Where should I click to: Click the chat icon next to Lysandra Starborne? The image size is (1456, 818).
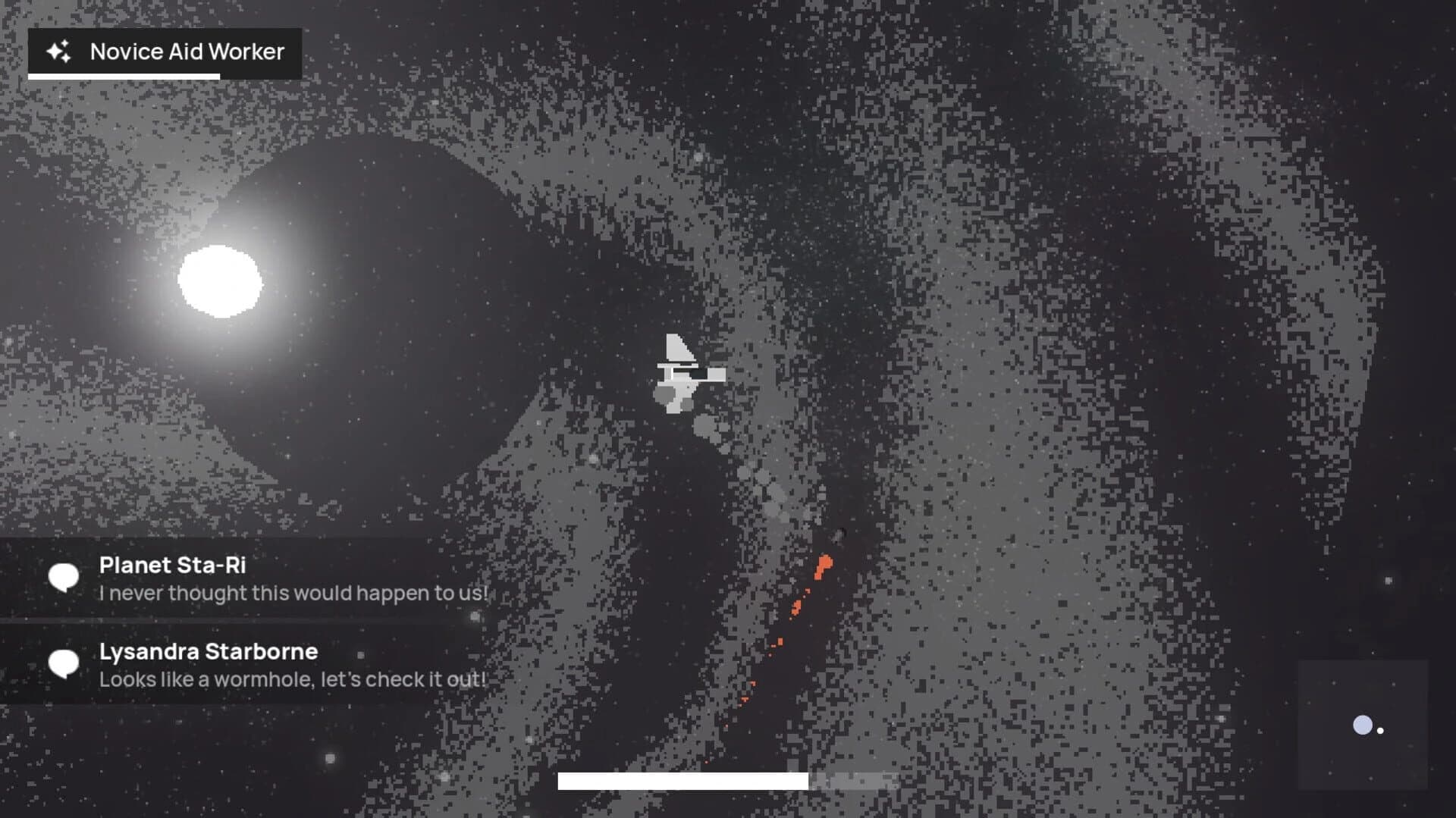pos(65,663)
